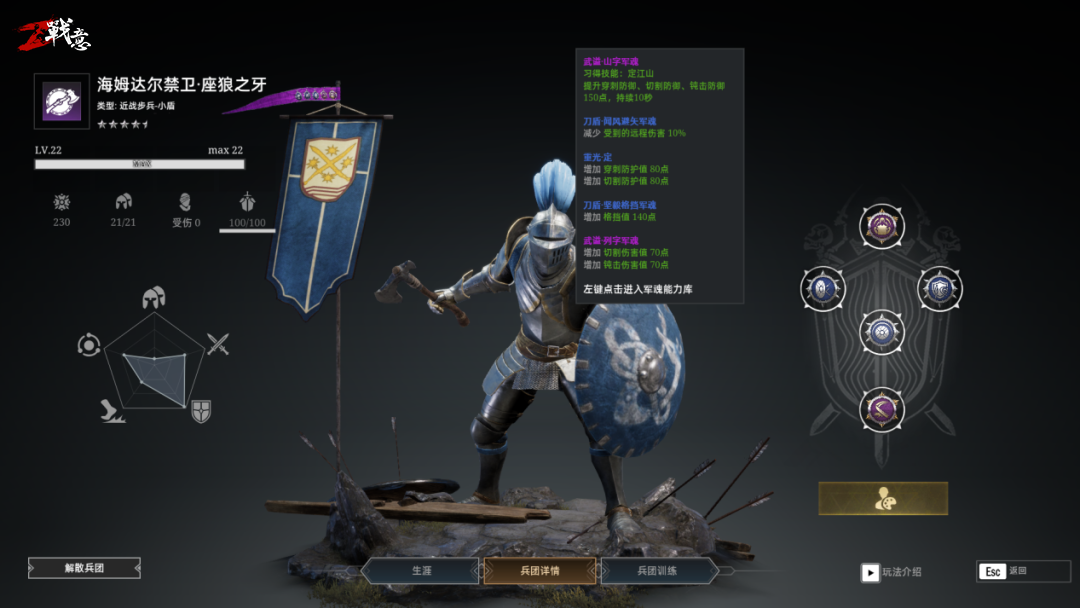Switch to the 生涯 tab
The image size is (1080, 608).
(421, 571)
